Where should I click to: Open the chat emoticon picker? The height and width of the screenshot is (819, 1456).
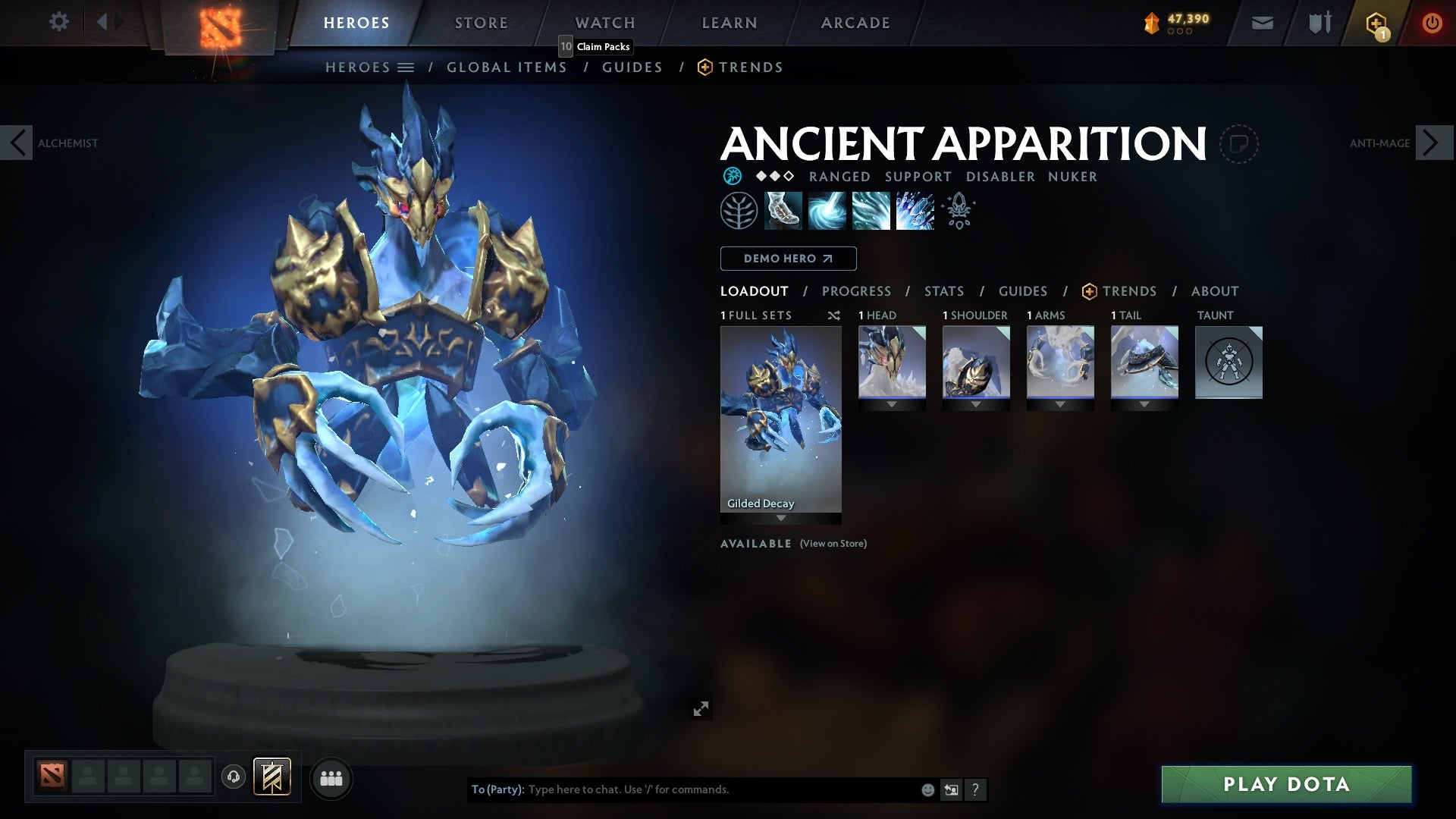coord(927,789)
